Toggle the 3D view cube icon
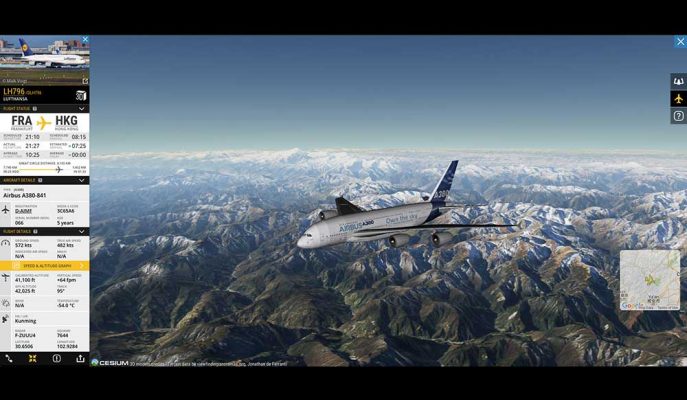This screenshot has width=687, height=400. click(81, 95)
